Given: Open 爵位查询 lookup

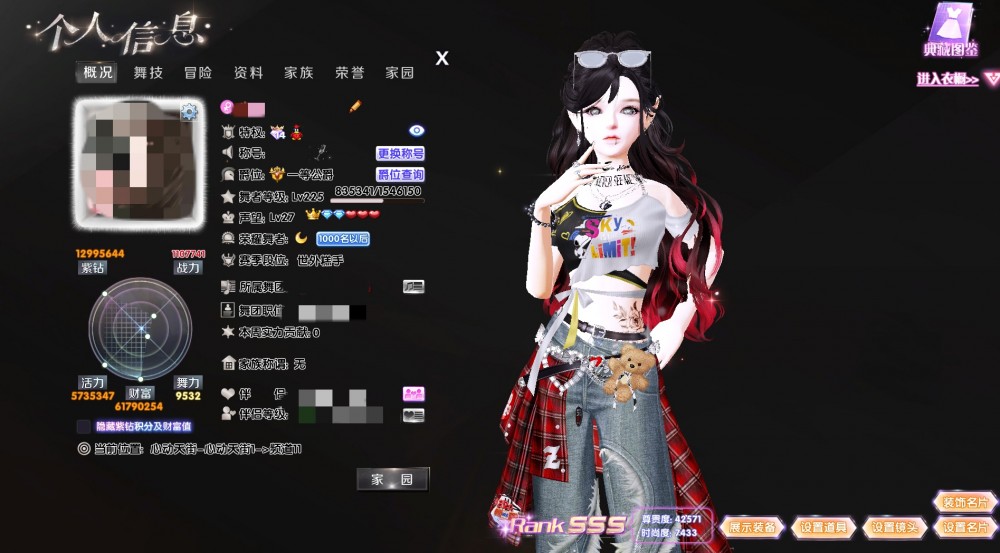Looking at the screenshot, I should [x=400, y=174].
